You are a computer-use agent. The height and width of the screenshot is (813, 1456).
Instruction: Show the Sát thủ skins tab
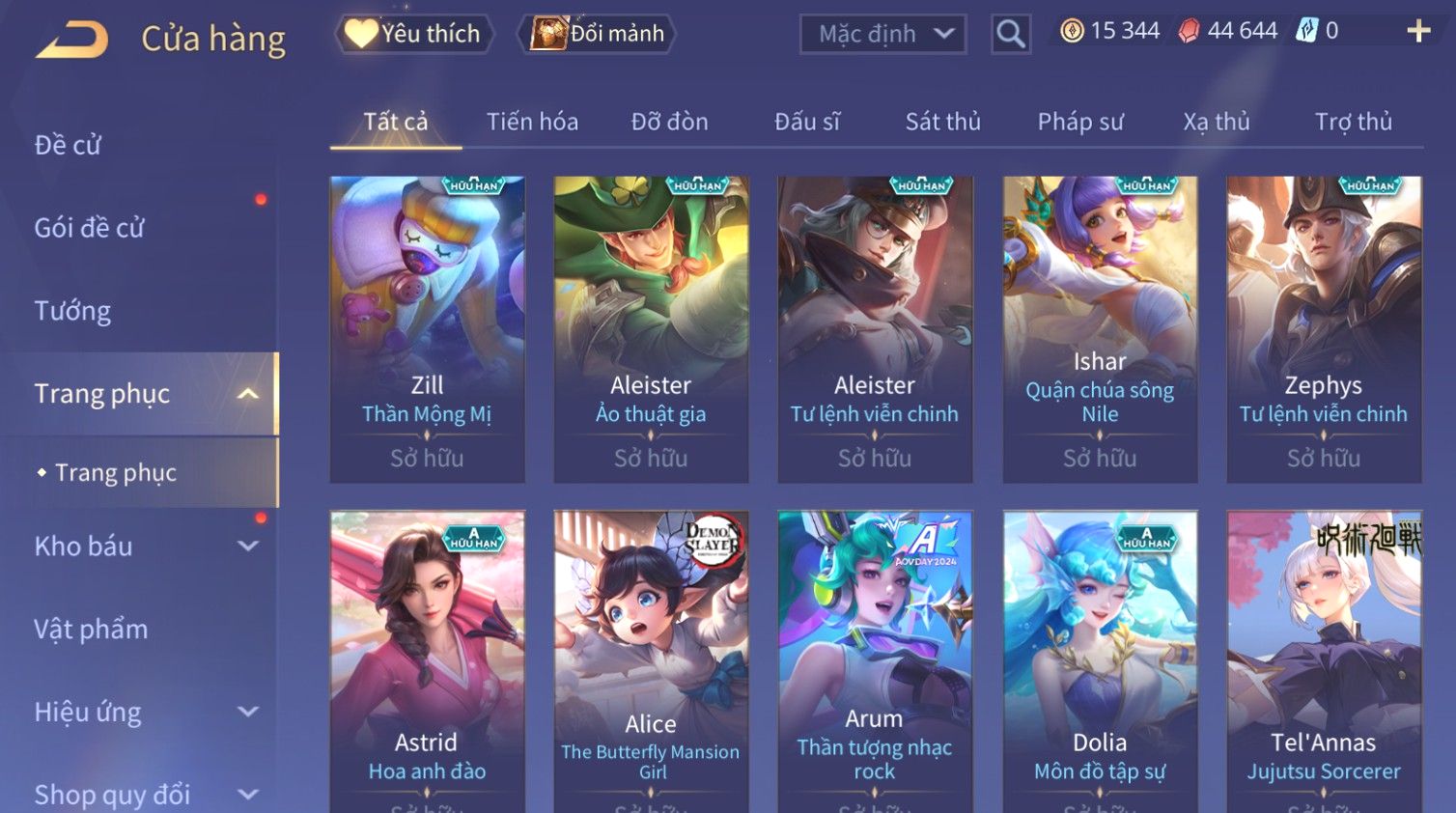pos(942,122)
